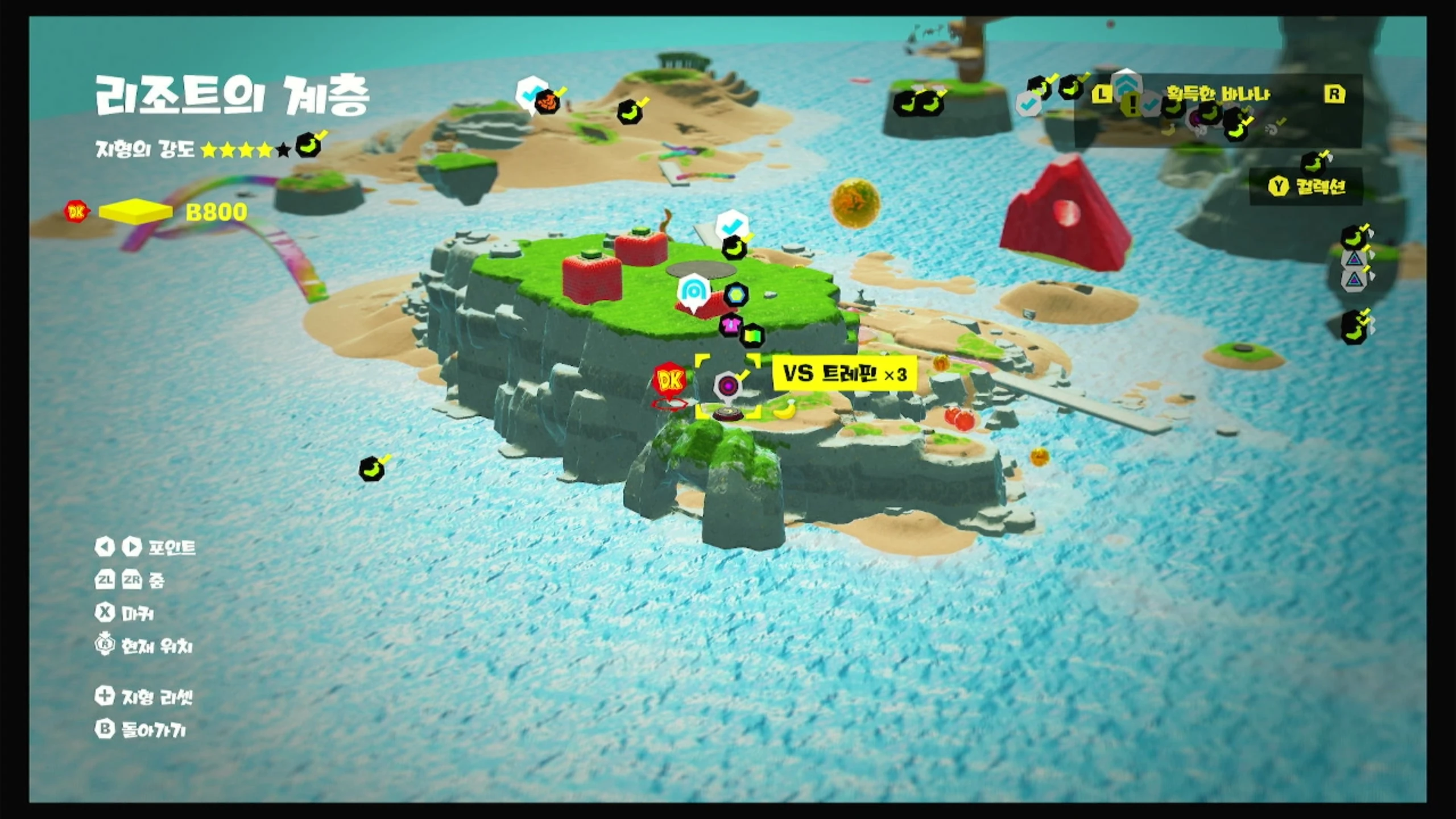Choose the blue hexagon marker on the grass

pyautogui.click(x=736, y=295)
